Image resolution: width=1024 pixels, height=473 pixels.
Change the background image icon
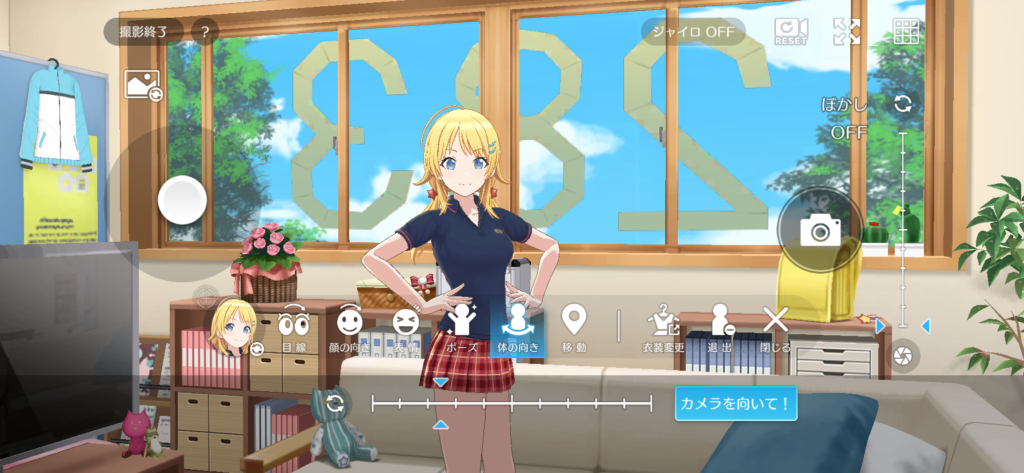(142, 85)
